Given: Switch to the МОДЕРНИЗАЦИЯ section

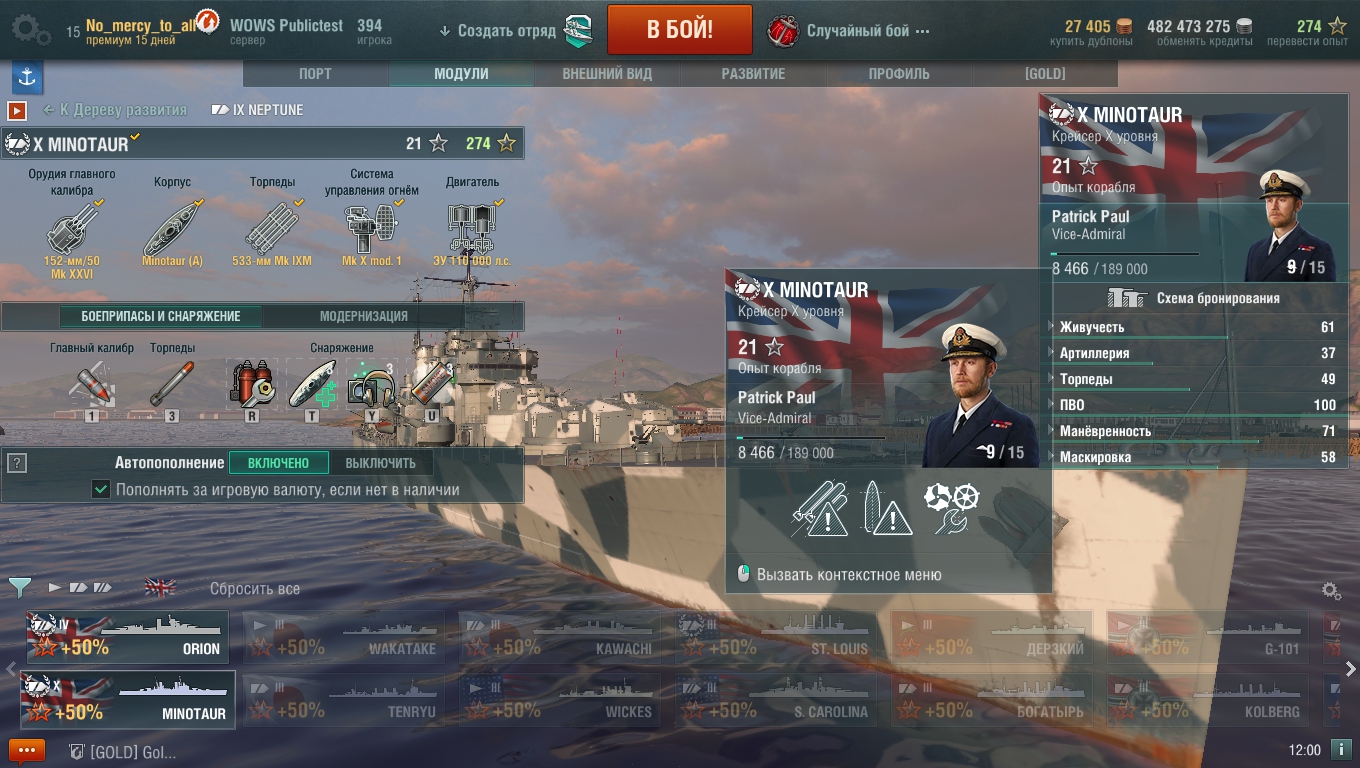Looking at the screenshot, I should 363,316.
